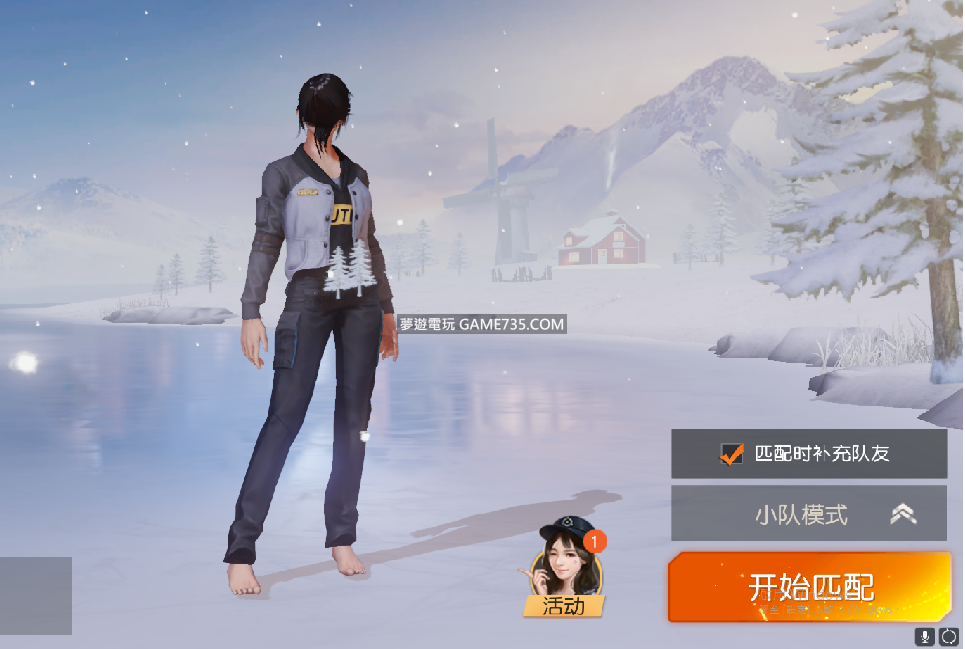Expand the 小队模式 squad mode selector
965x649 pixels.
click(x=809, y=514)
